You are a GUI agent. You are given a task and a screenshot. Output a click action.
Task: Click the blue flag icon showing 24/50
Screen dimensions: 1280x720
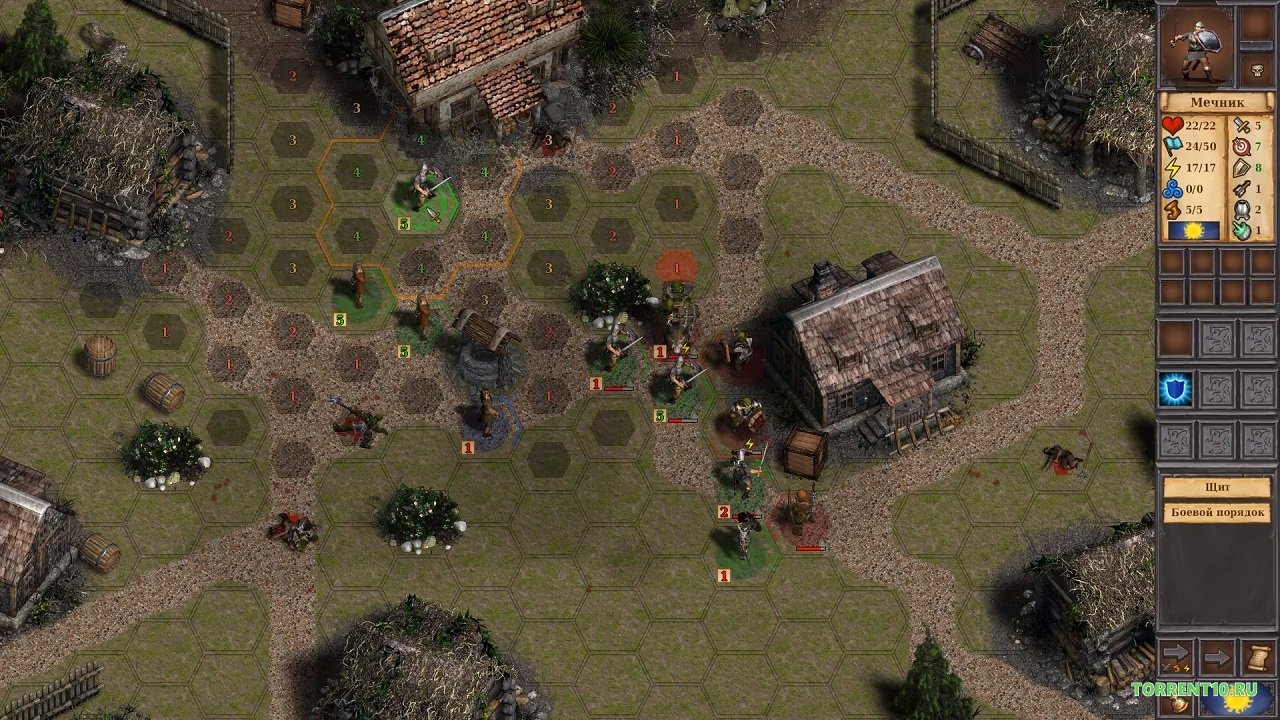pos(1171,146)
